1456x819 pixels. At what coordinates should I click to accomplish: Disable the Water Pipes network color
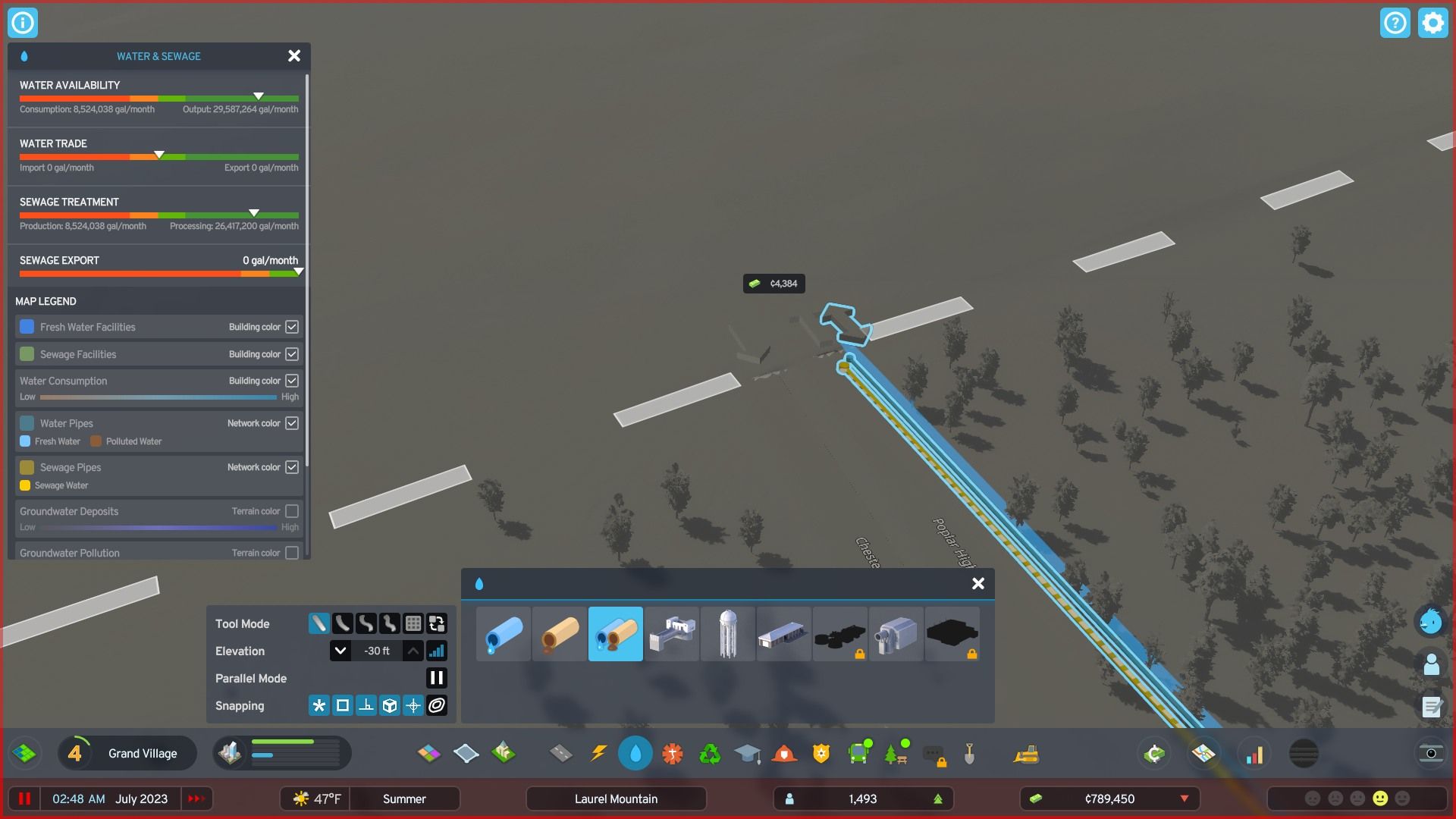pyautogui.click(x=293, y=423)
